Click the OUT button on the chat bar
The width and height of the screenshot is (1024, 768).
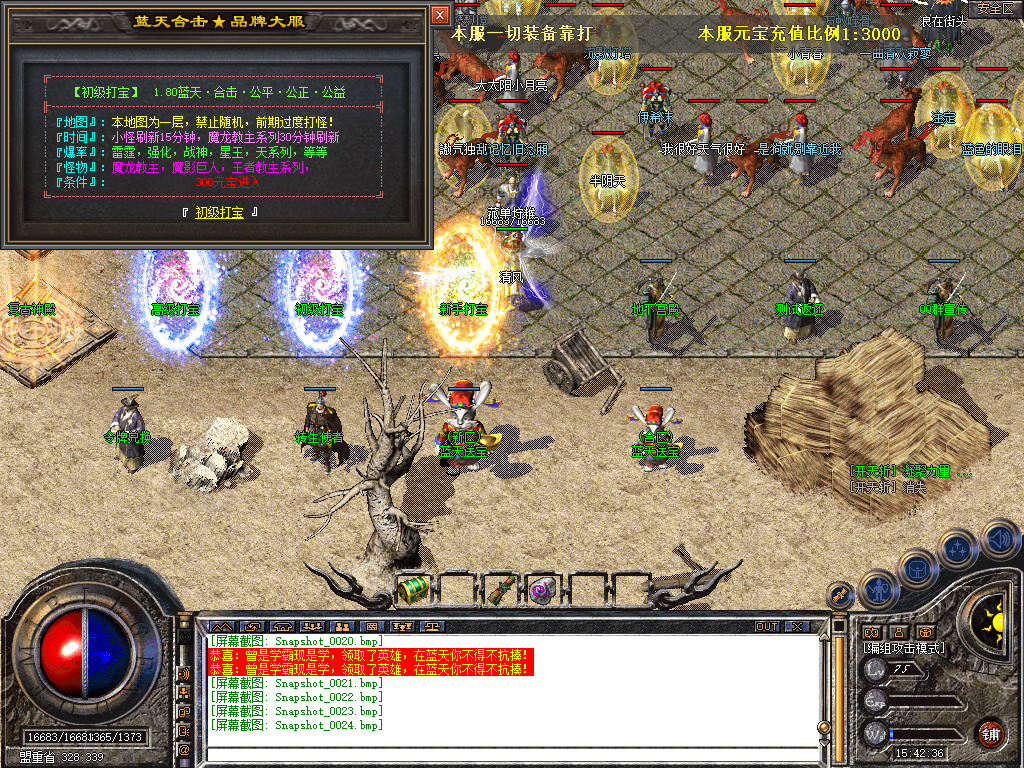[766, 627]
